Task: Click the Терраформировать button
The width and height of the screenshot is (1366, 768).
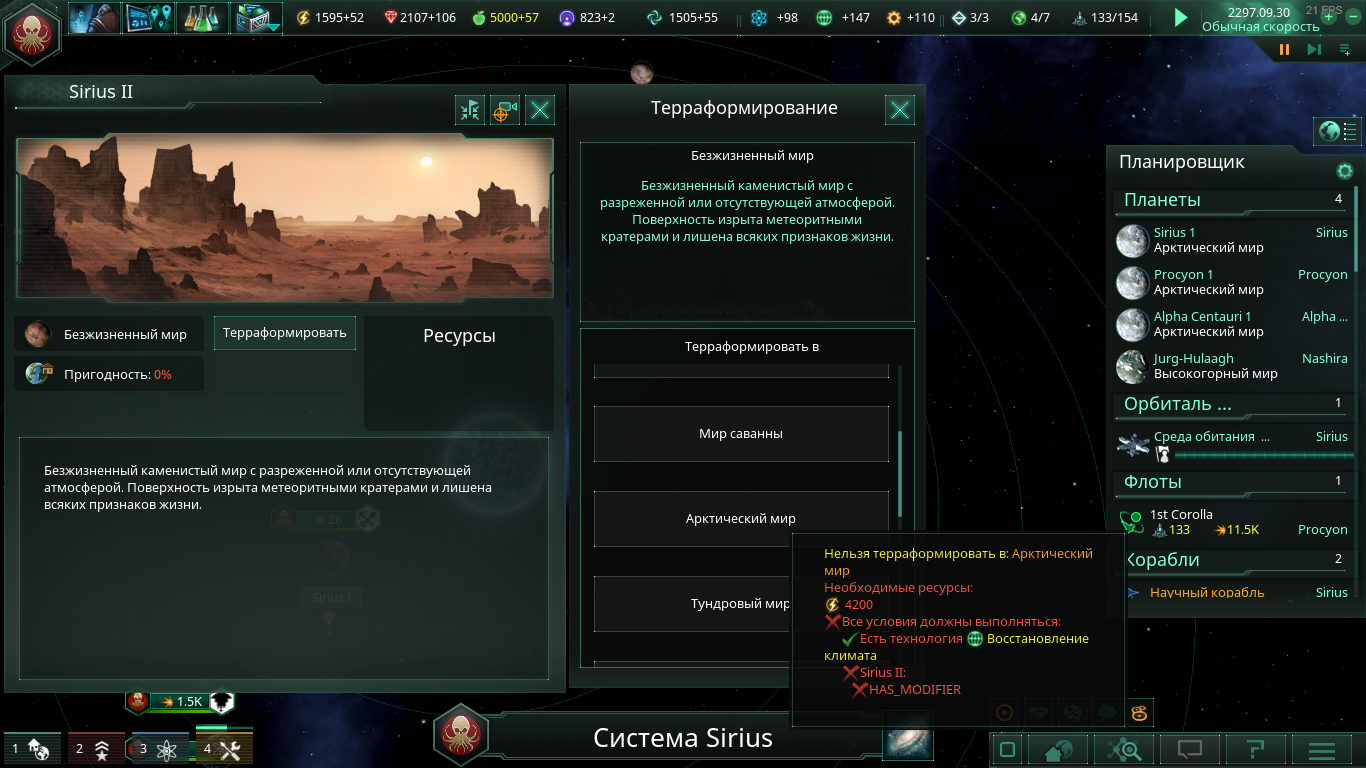Action: tap(285, 333)
